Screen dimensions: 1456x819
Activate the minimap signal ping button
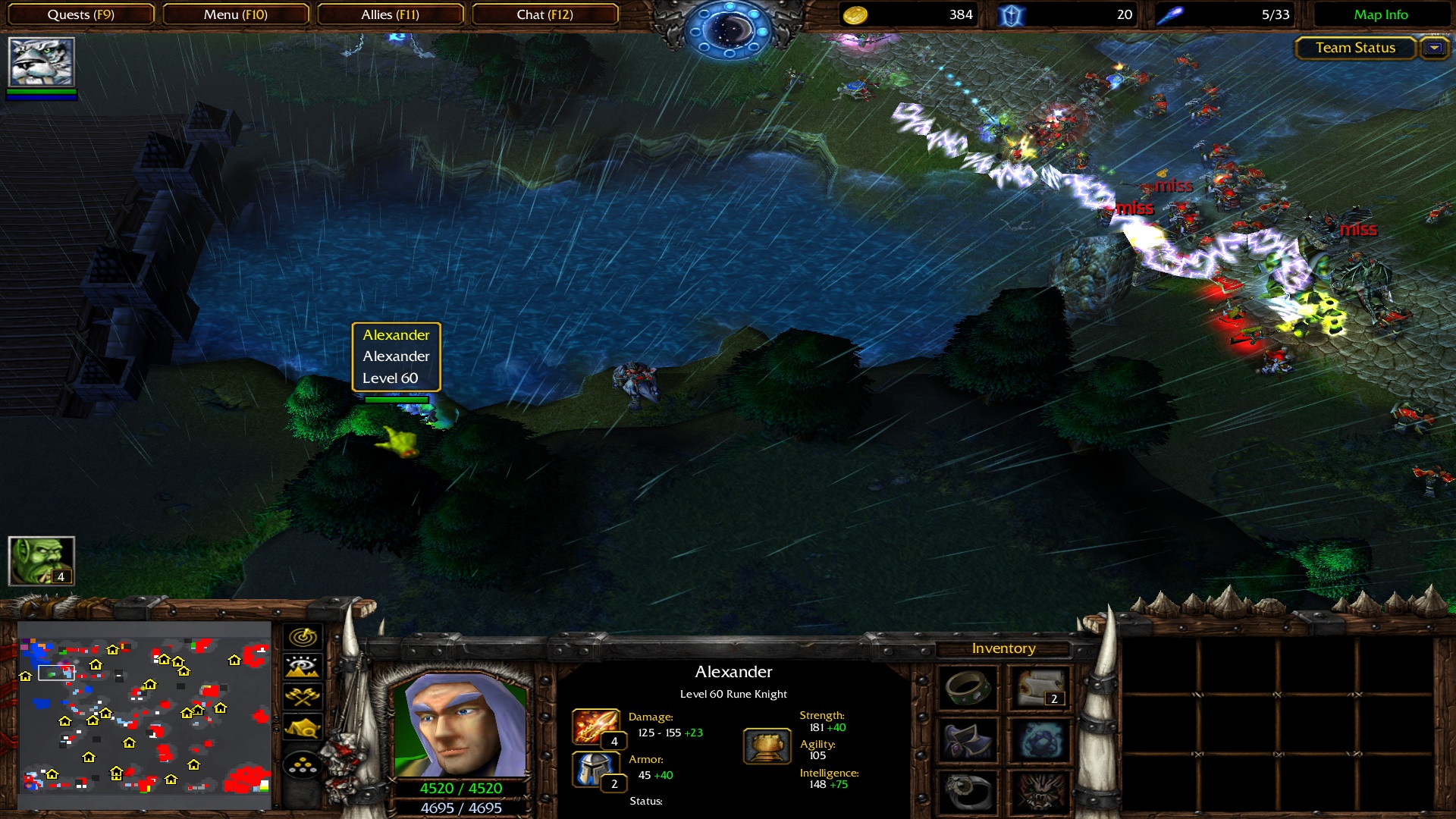click(x=303, y=637)
